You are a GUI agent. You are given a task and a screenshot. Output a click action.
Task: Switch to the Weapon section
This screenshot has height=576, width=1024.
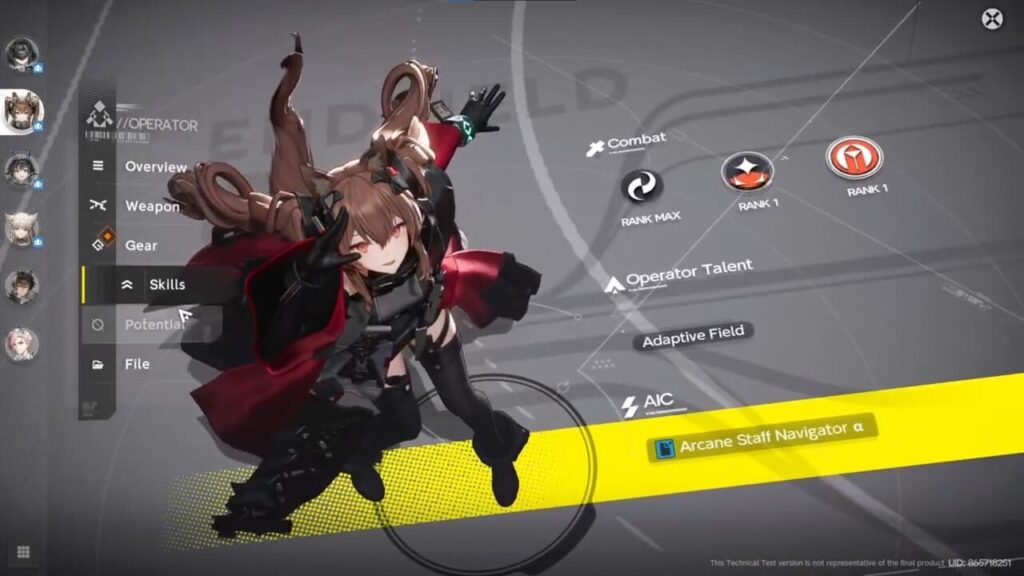pyautogui.click(x=152, y=206)
